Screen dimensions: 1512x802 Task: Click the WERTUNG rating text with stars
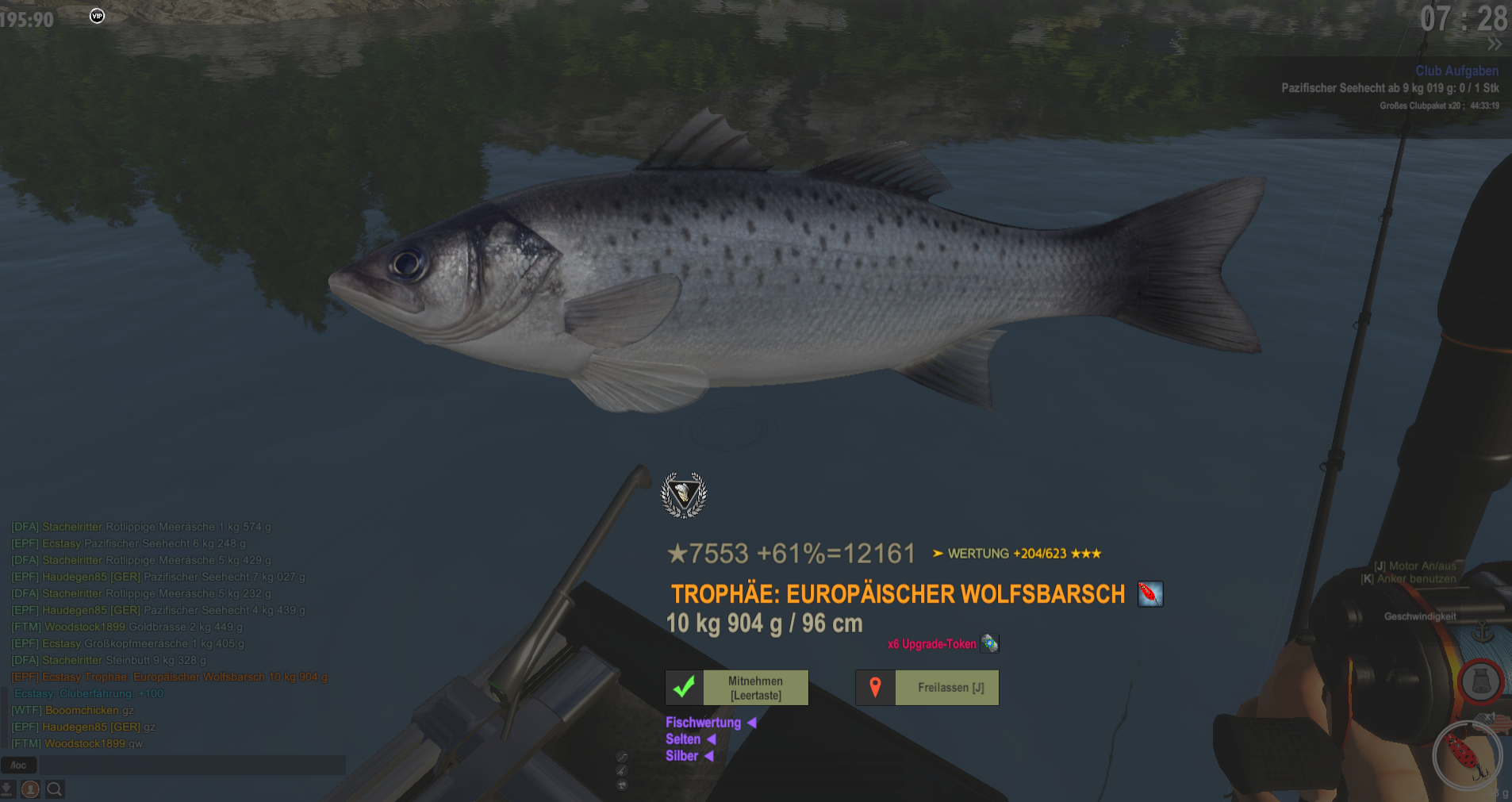[1017, 554]
